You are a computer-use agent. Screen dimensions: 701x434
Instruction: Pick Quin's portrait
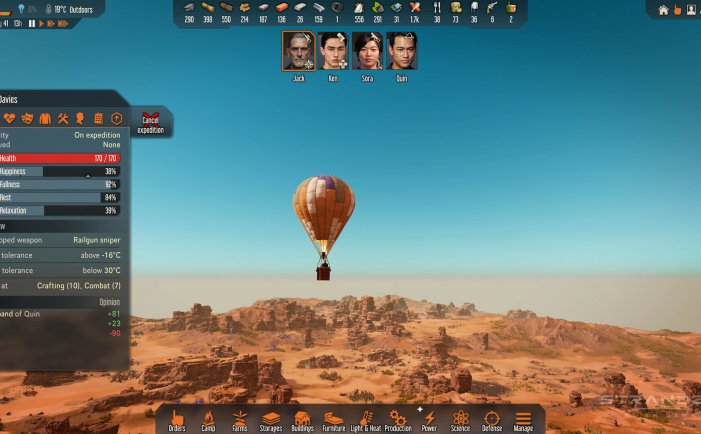click(401, 51)
